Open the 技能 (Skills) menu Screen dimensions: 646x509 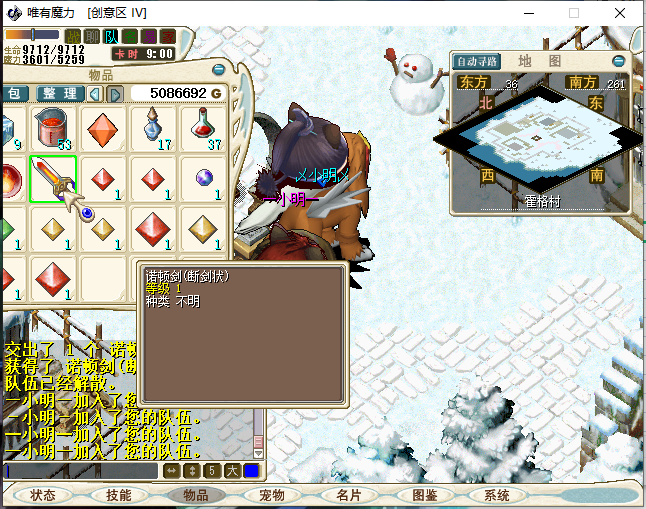tap(119, 495)
